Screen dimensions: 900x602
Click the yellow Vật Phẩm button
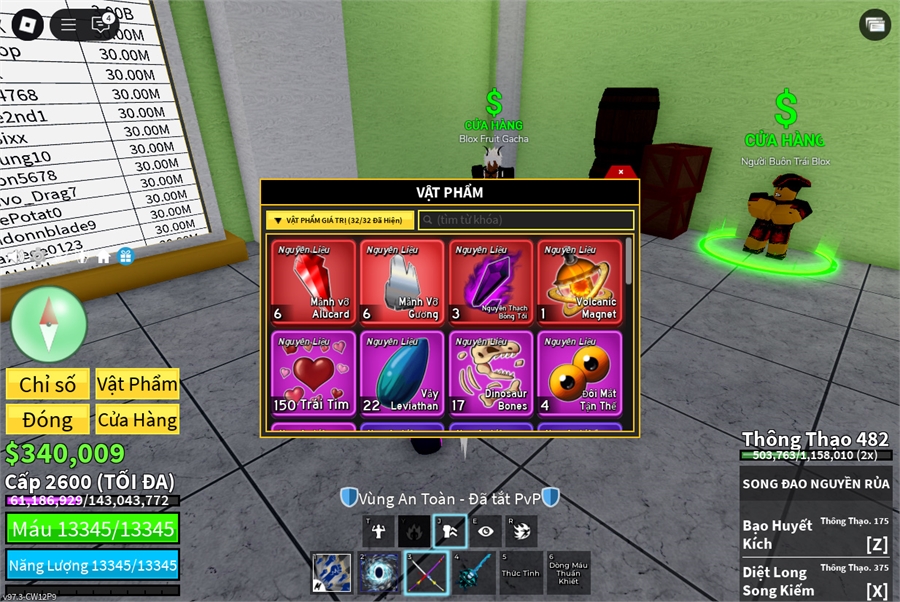coord(137,384)
